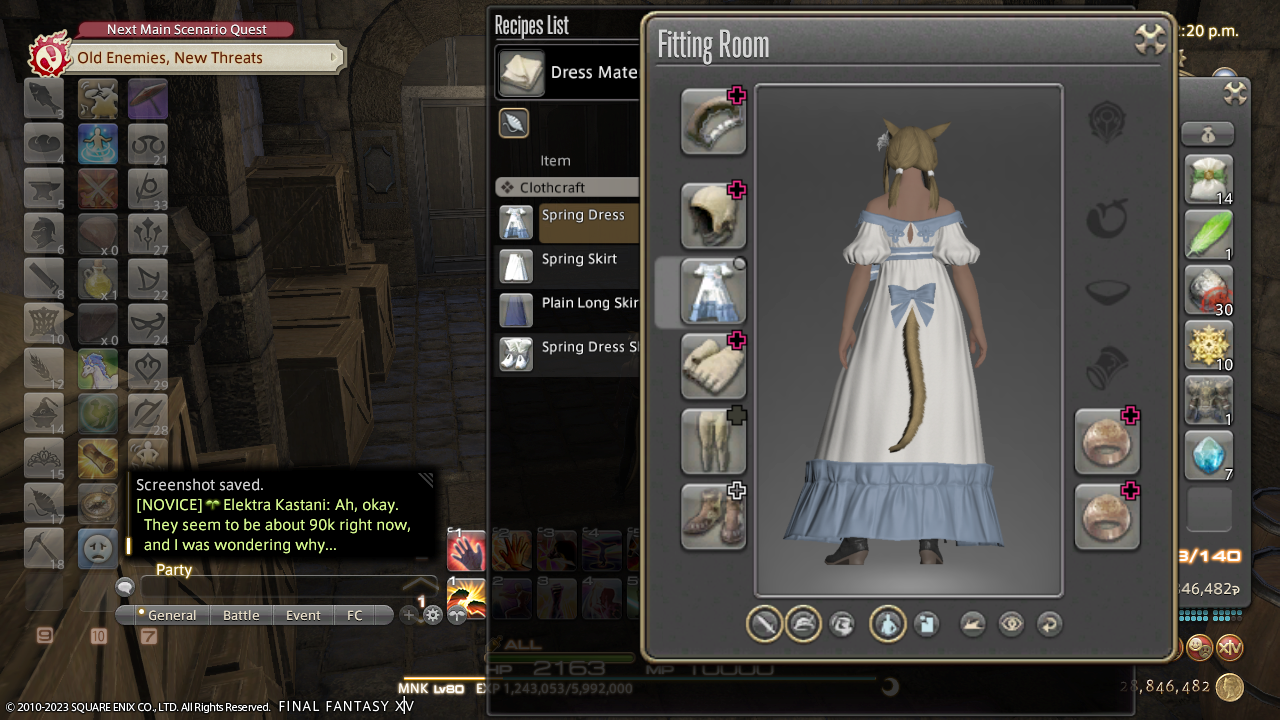Select the General chat tab
Image resolution: width=1280 pixels, height=720 pixels.
click(168, 615)
